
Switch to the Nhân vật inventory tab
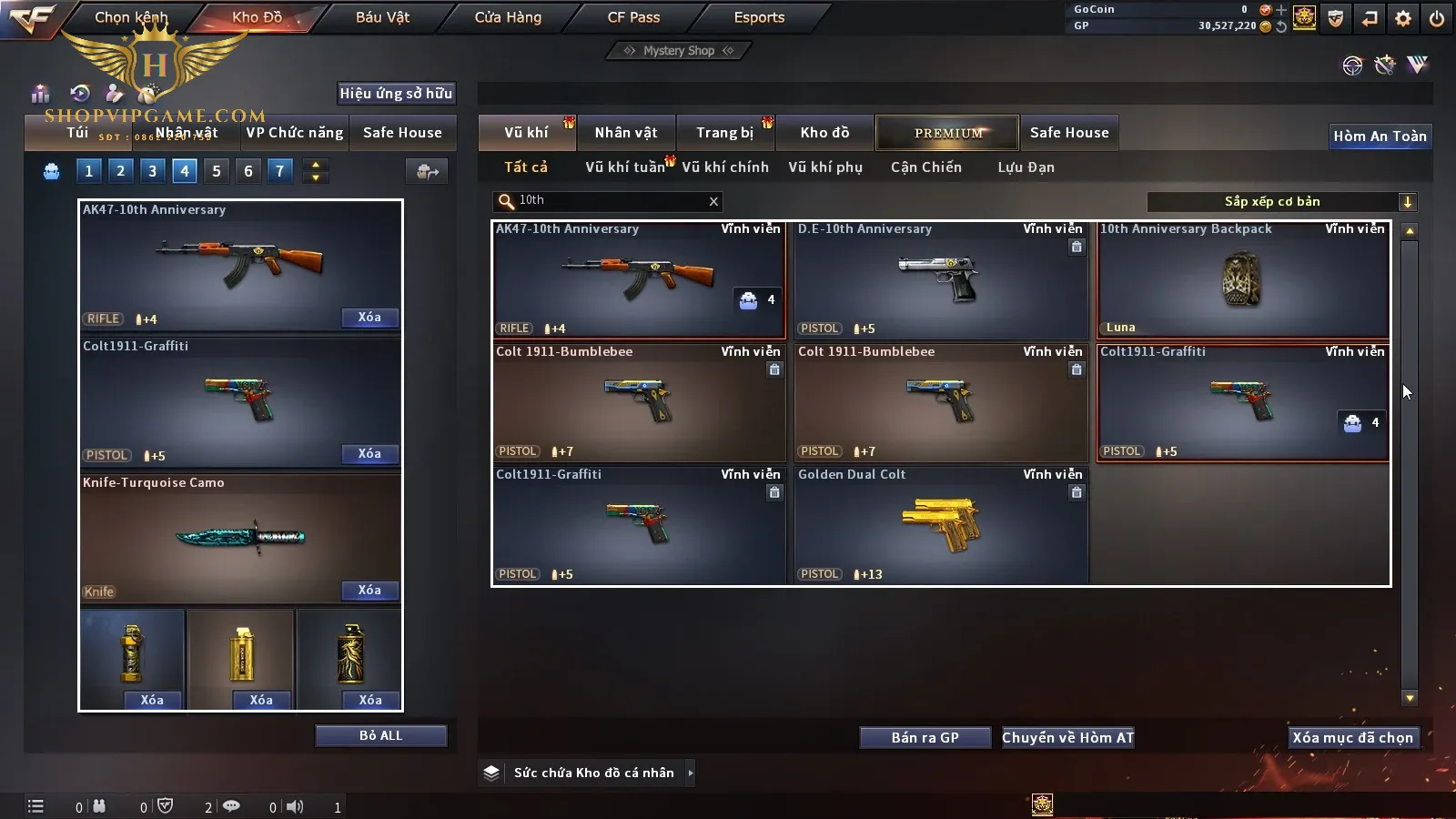[x=626, y=133]
